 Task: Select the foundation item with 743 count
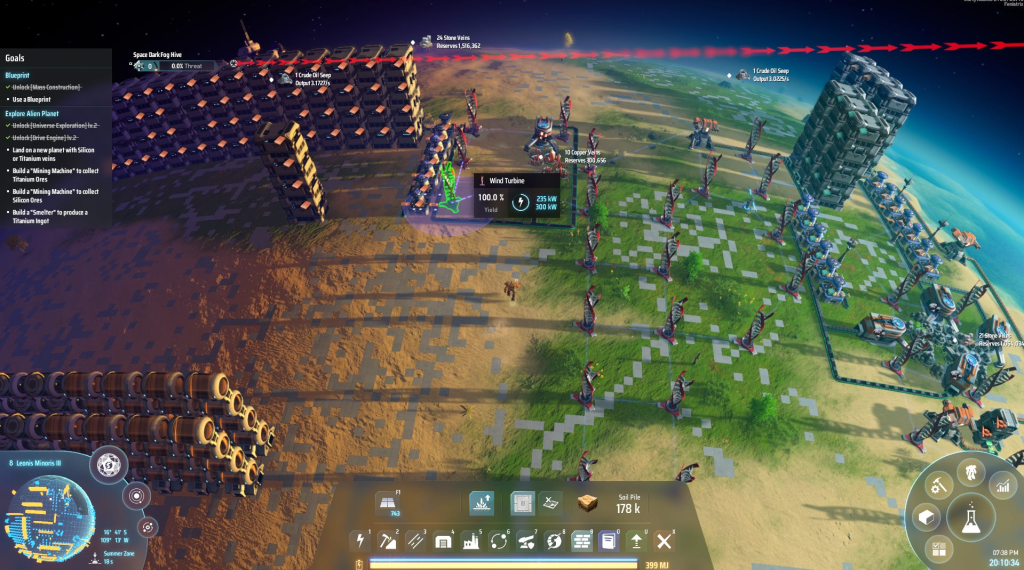coord(387,503)
